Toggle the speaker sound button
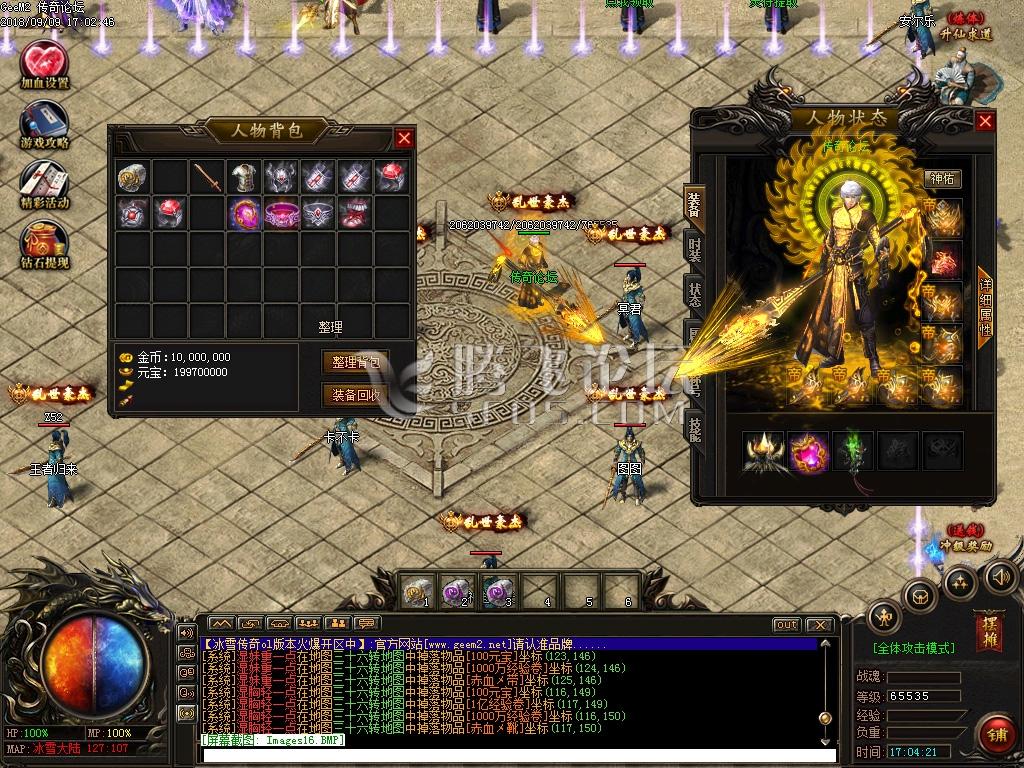This screenshot has width=1024, height=768. (1000, 577)
